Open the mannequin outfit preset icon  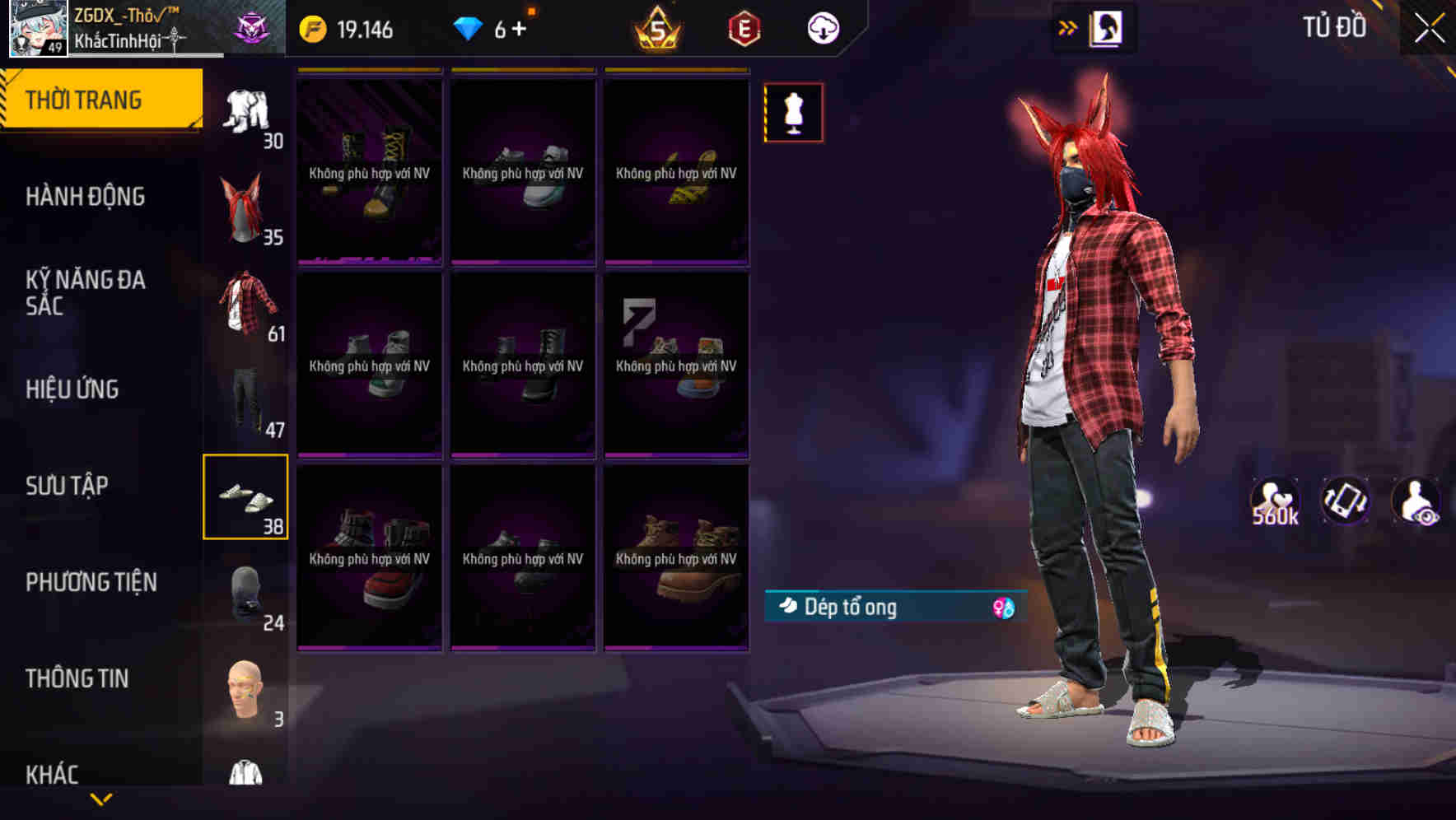click(792, 112)
